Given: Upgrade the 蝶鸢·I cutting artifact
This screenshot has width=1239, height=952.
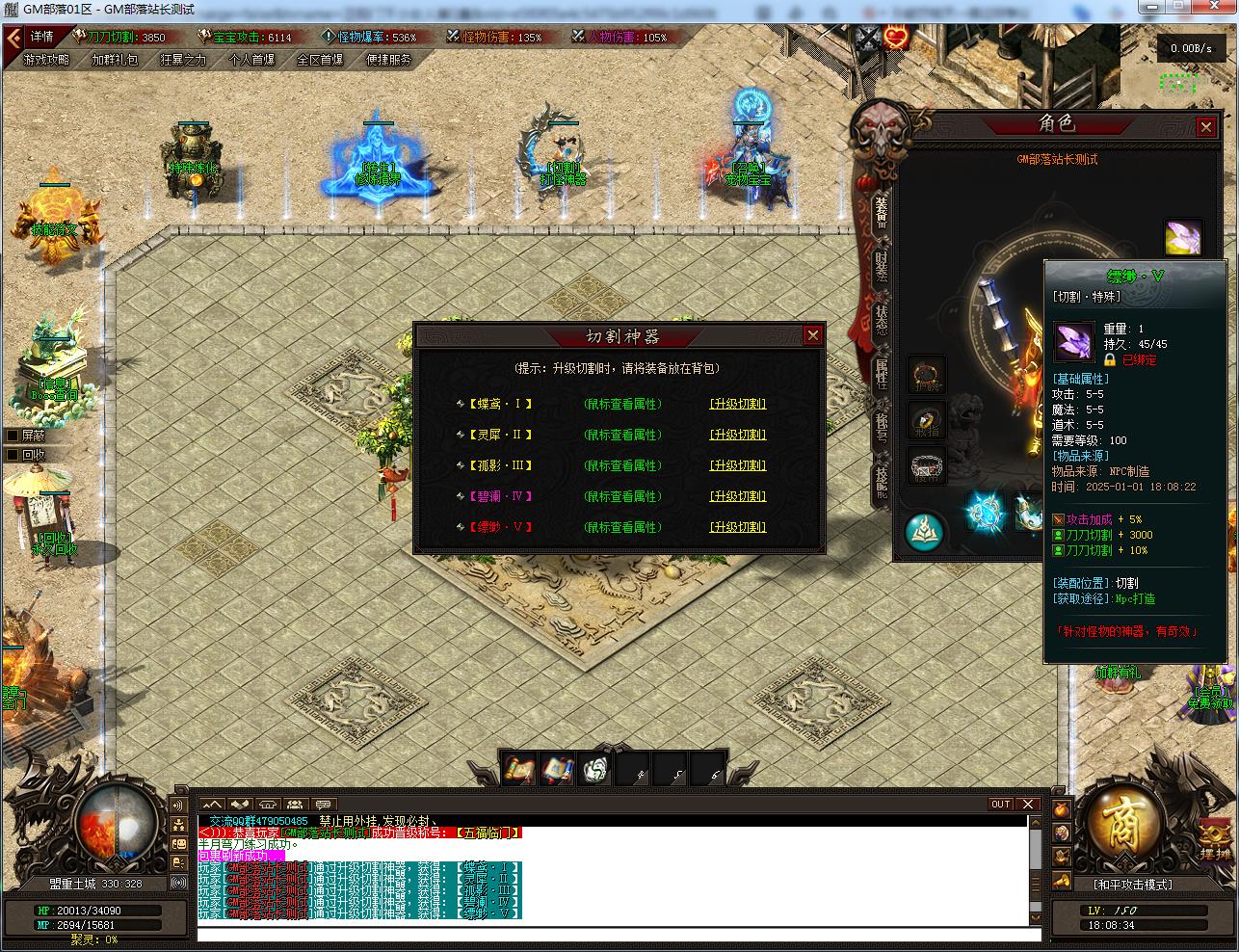Looking at the screenshot, I should (x=738, y=404).
